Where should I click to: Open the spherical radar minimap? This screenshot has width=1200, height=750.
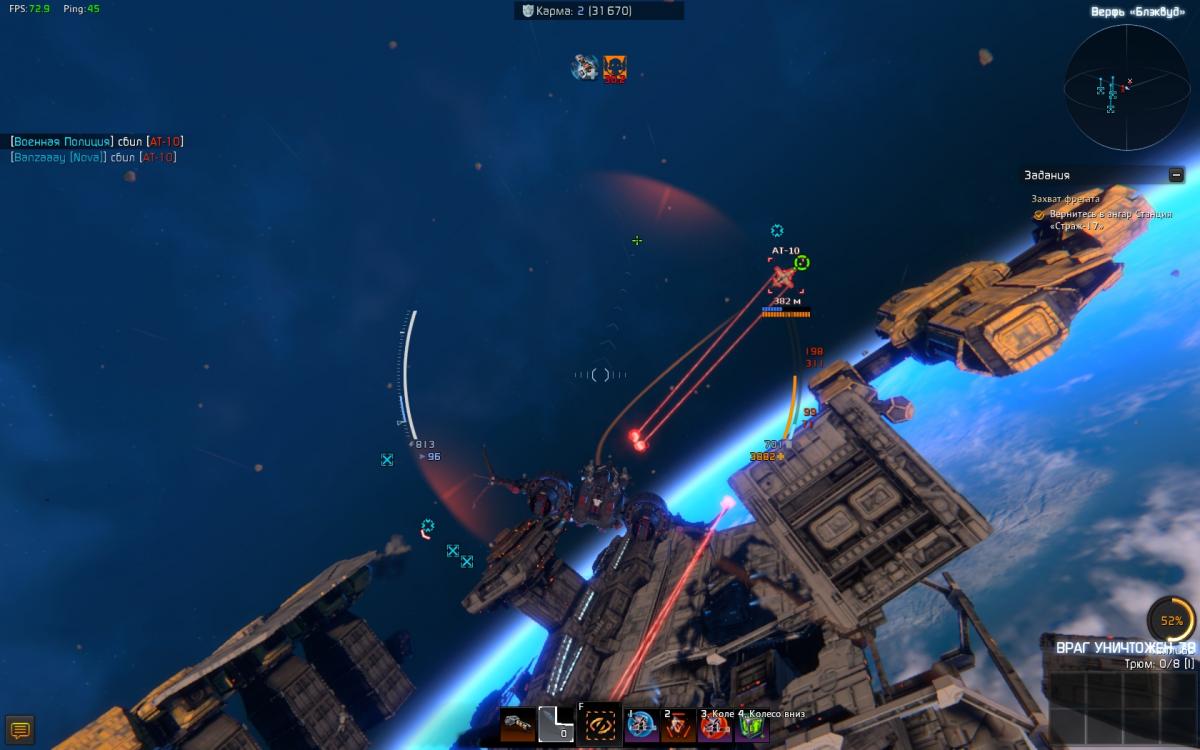tap(1125, 87)
